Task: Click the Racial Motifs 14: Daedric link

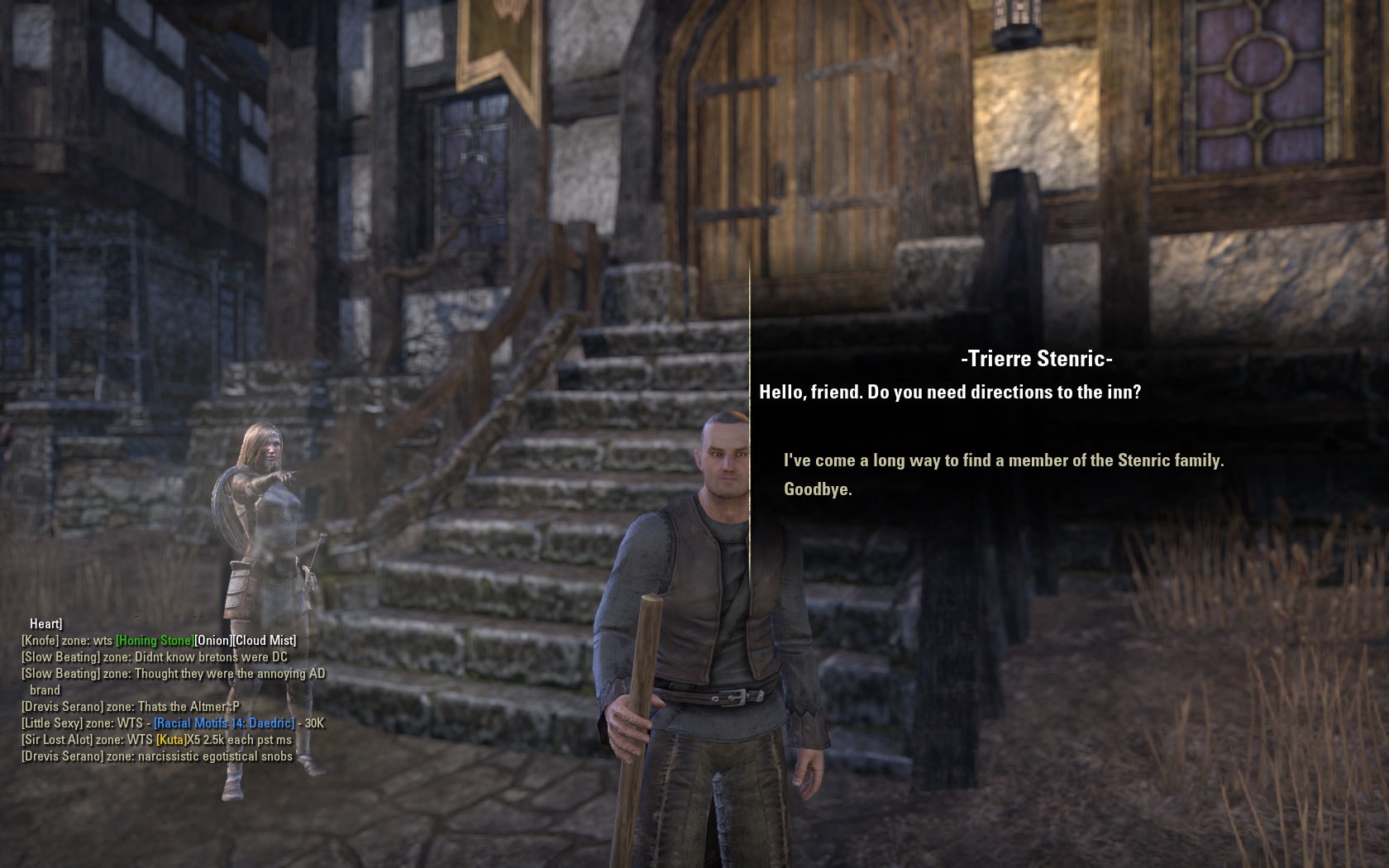Action: click(x=224, y=723)
